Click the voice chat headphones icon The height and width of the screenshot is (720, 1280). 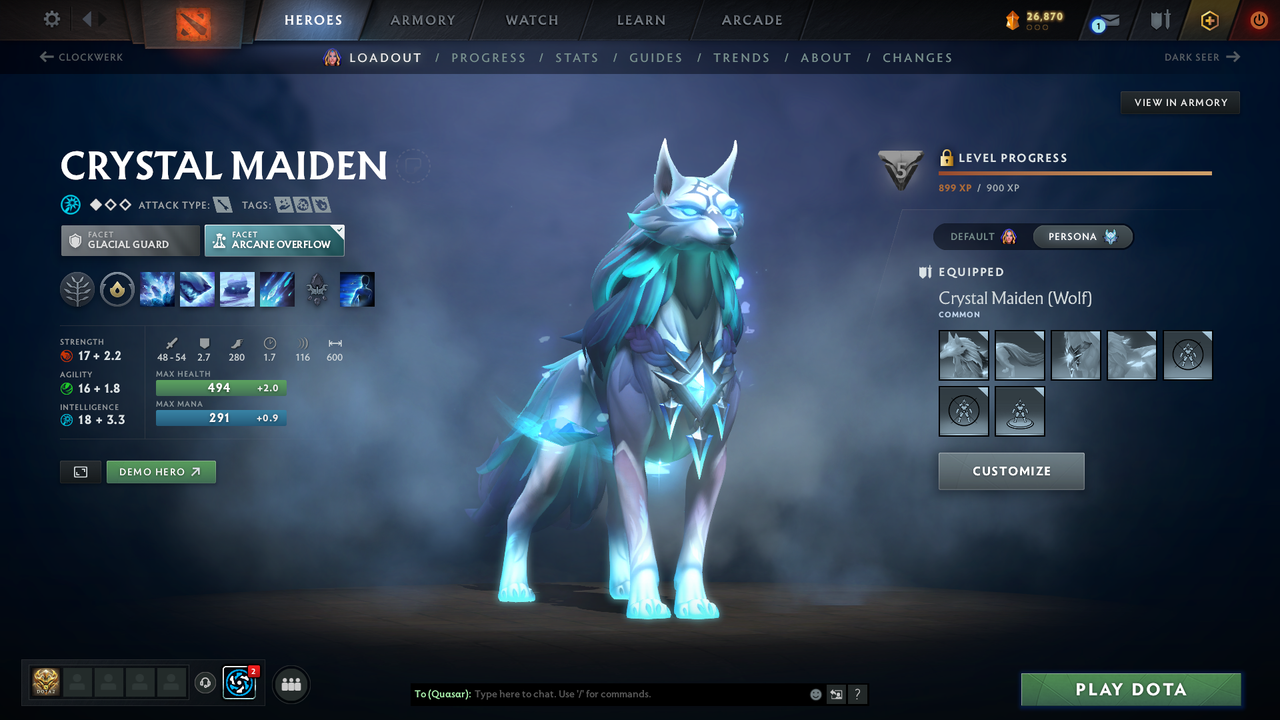point(207,683)
